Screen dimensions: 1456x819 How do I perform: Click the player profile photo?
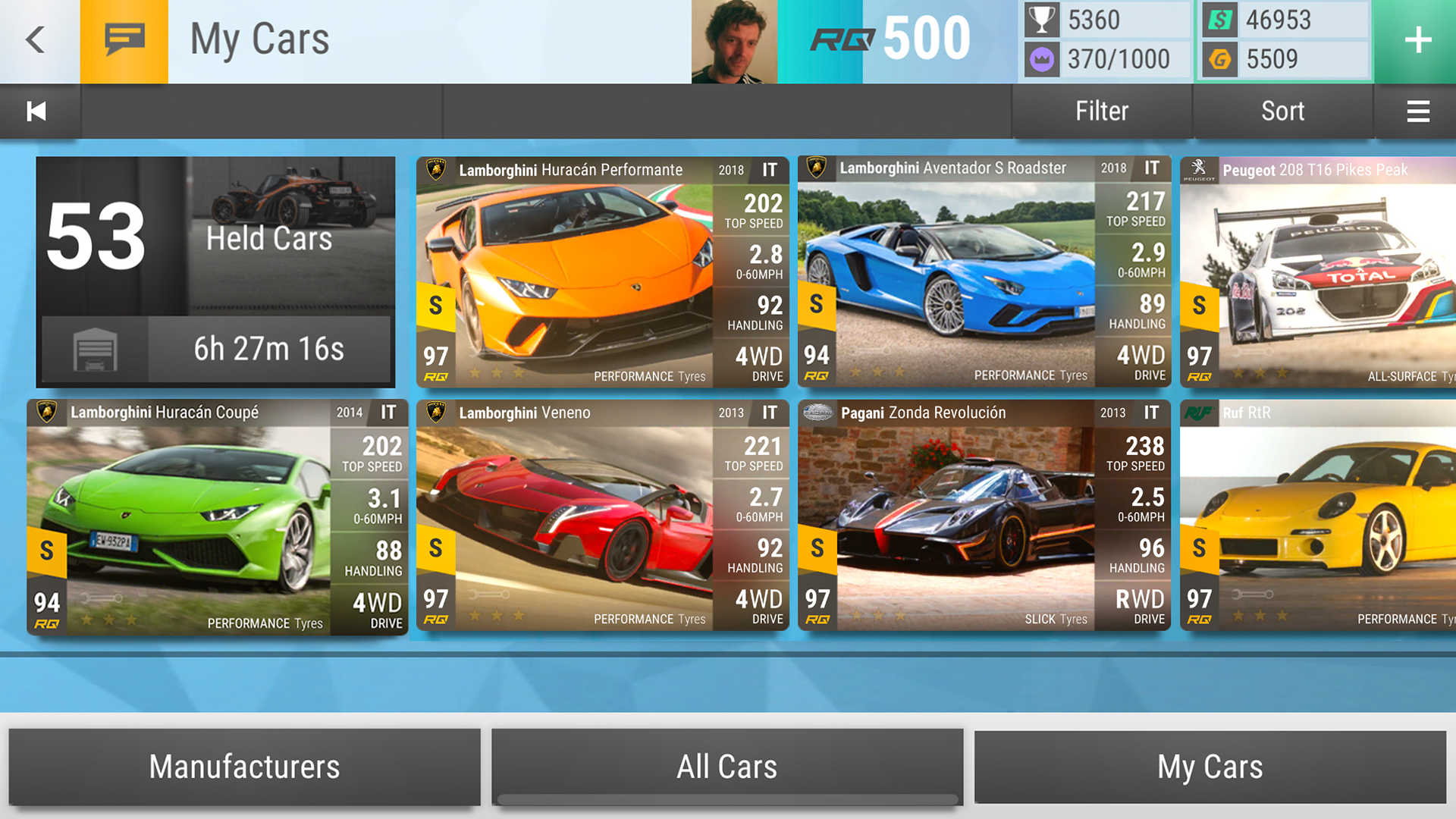(x=733, y=42)
